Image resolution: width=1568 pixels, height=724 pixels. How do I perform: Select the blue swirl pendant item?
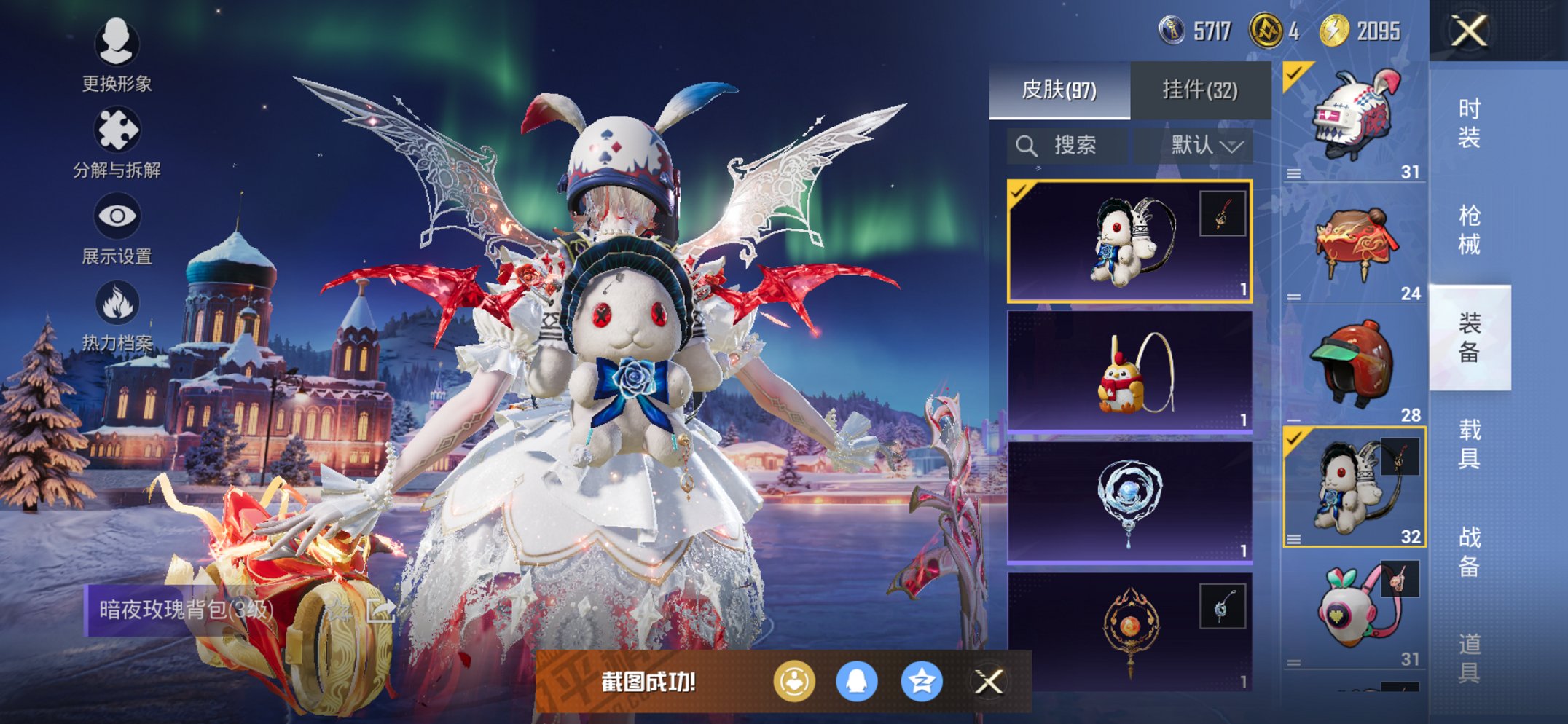[x=1129, y=503]
